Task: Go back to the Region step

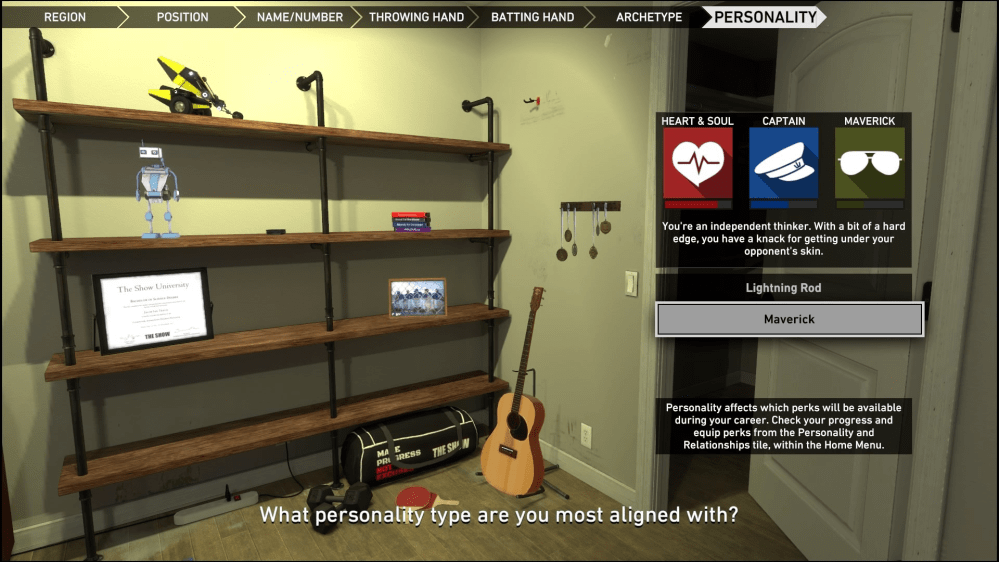Action: pyautogui.click(x=65, y=17)
